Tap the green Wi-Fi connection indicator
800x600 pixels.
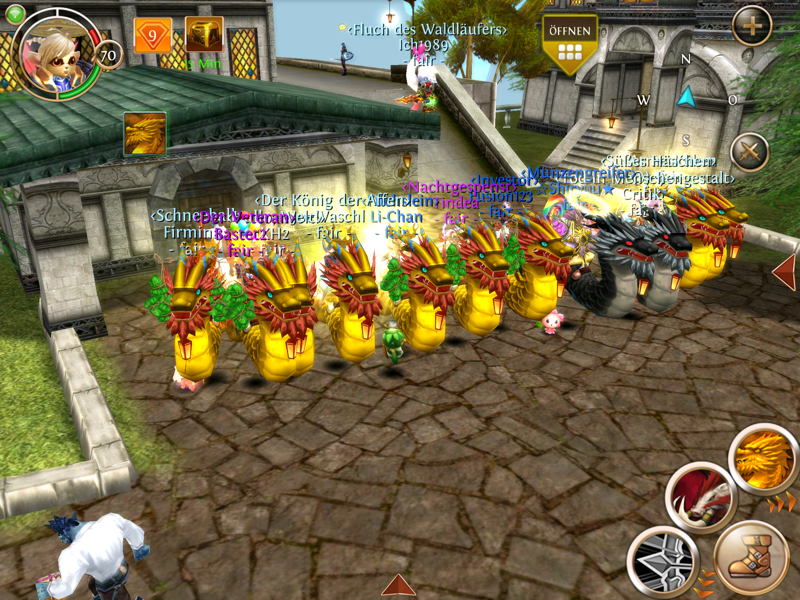click(x=14, y=14)
